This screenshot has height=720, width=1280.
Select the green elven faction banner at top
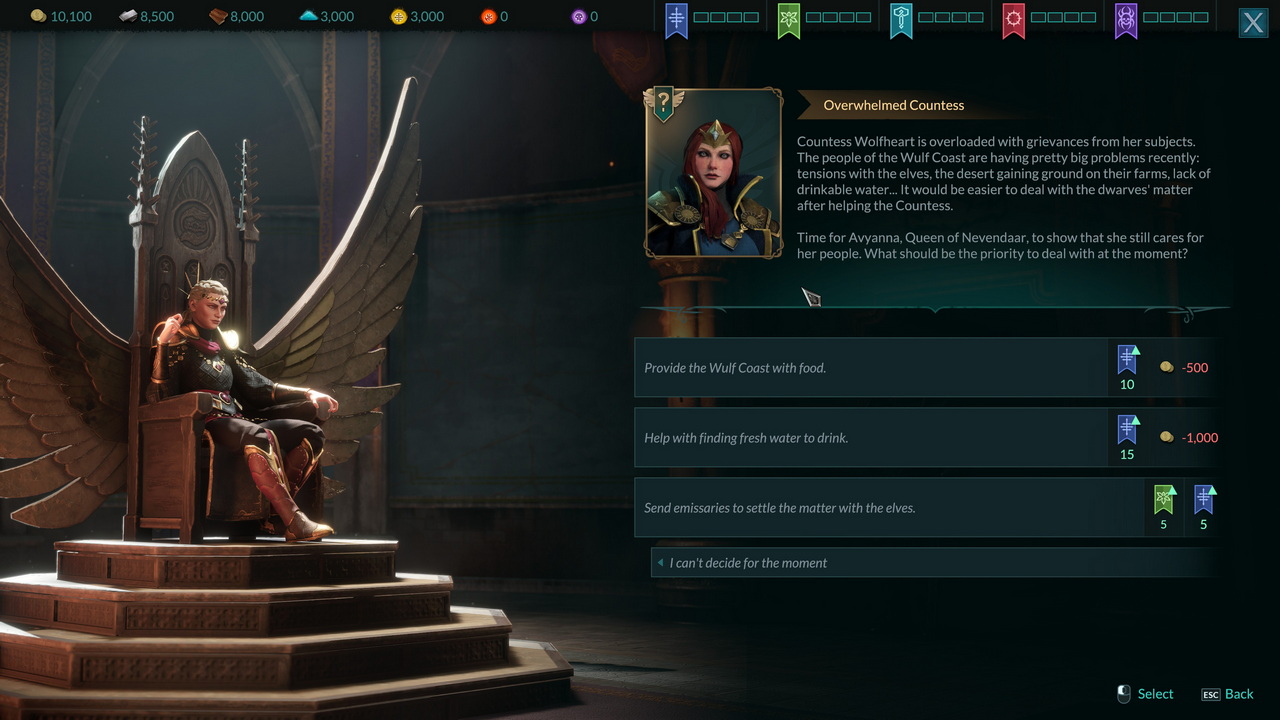point(789,20)
